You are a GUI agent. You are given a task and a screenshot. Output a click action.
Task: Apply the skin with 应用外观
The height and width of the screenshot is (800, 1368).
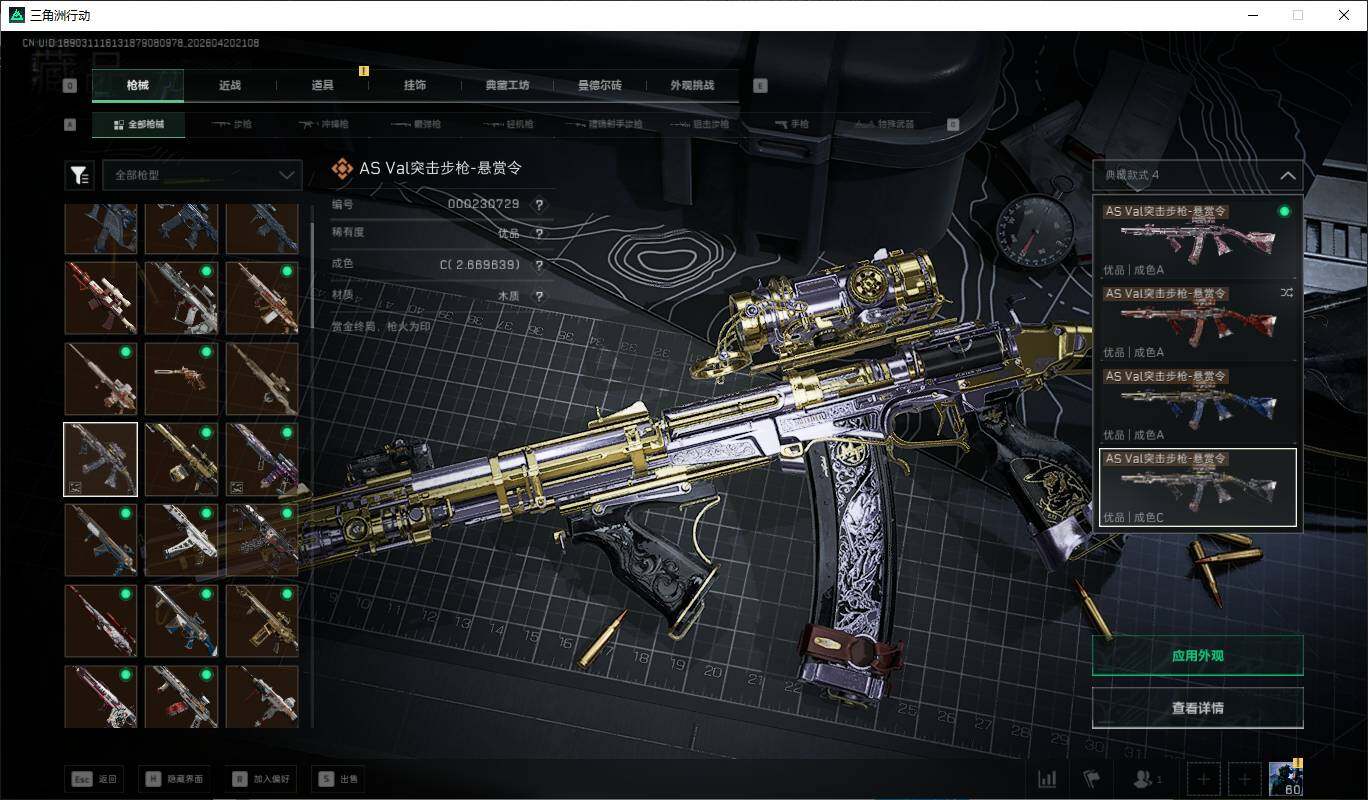pyautogui.click(x=1197, y=656)
